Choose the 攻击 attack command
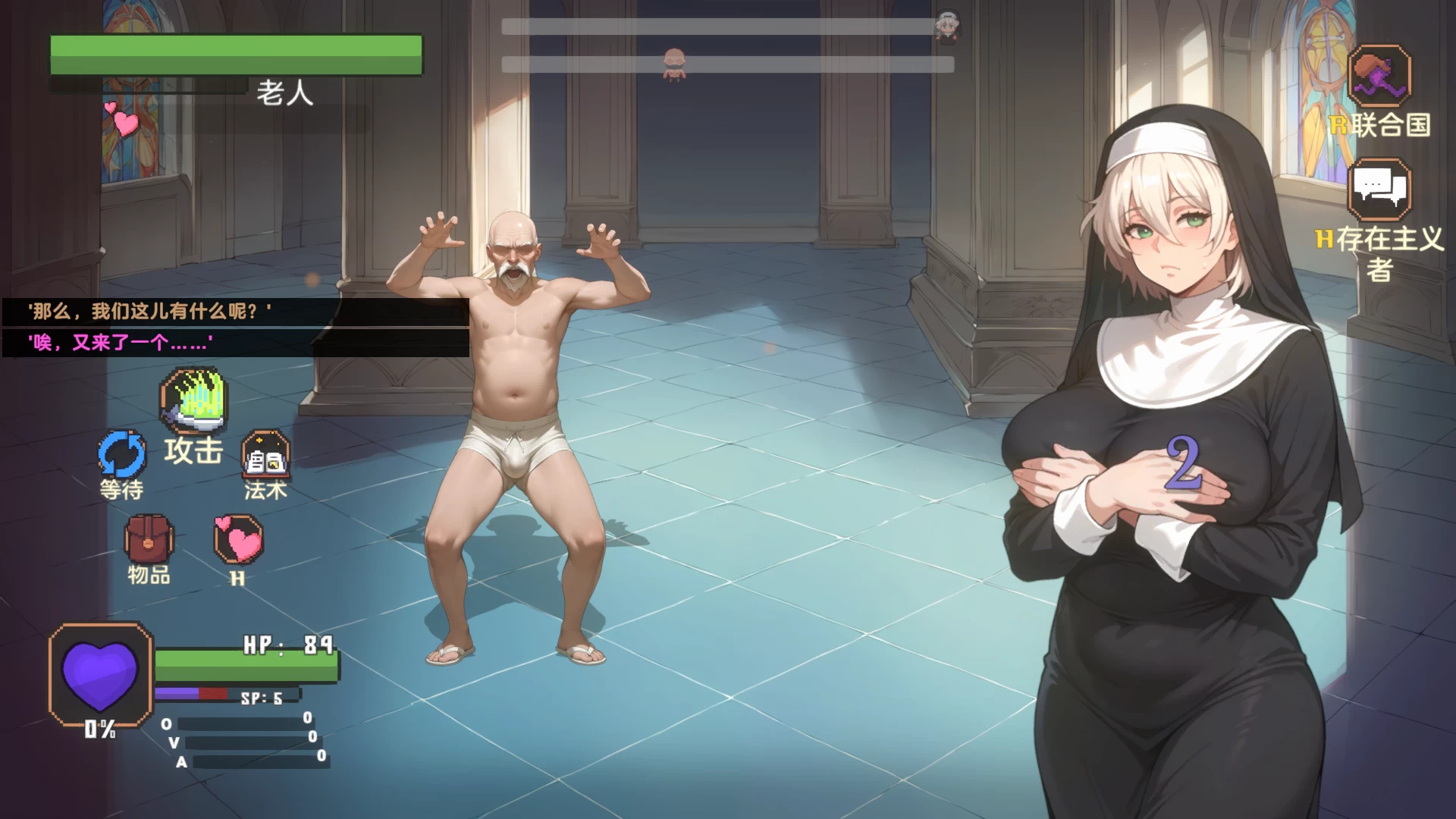1456x819 pixels. tap(193, 402)
